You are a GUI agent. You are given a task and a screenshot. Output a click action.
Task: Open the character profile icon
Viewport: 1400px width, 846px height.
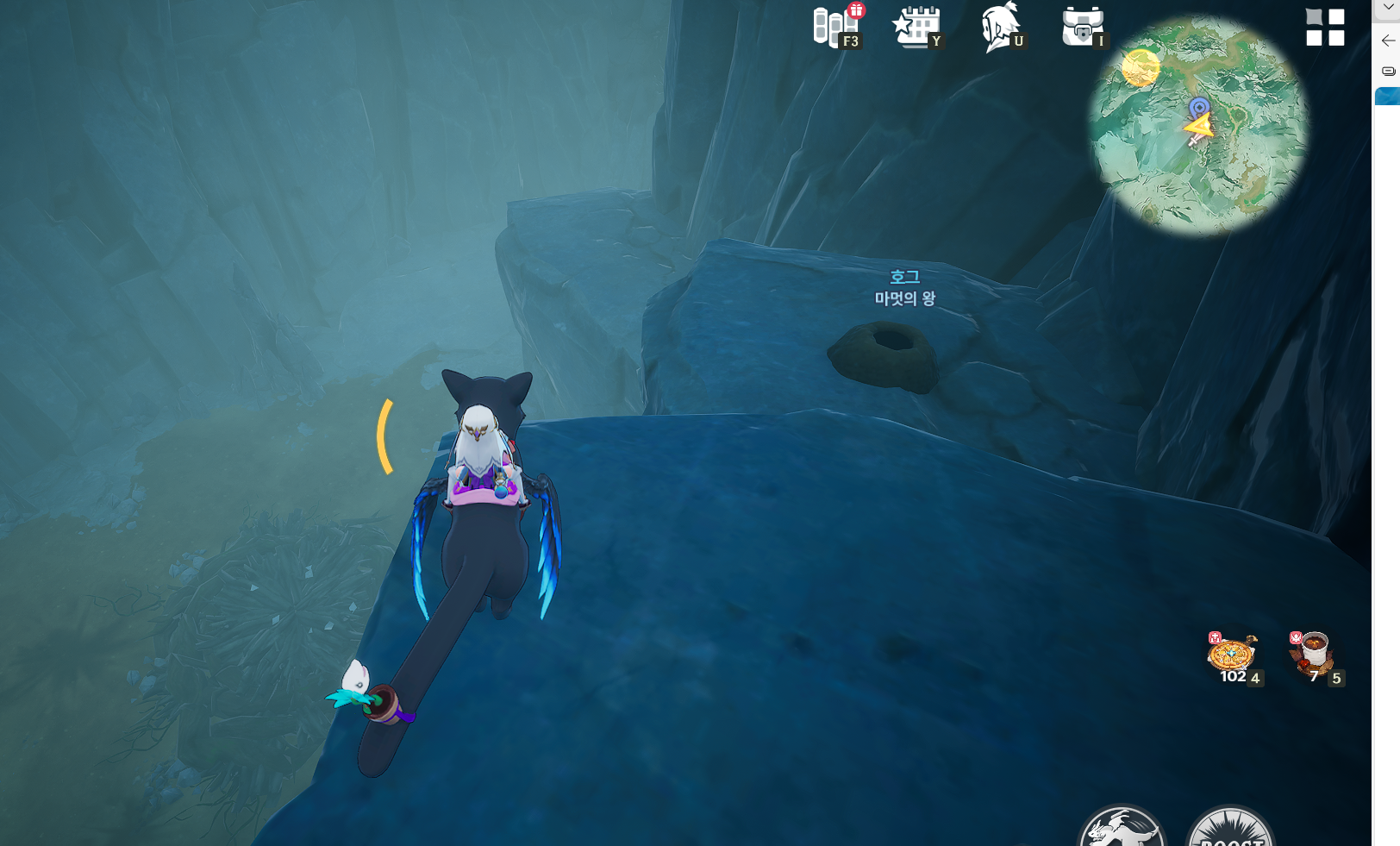pyautogui.click(x=1000, y=27)
